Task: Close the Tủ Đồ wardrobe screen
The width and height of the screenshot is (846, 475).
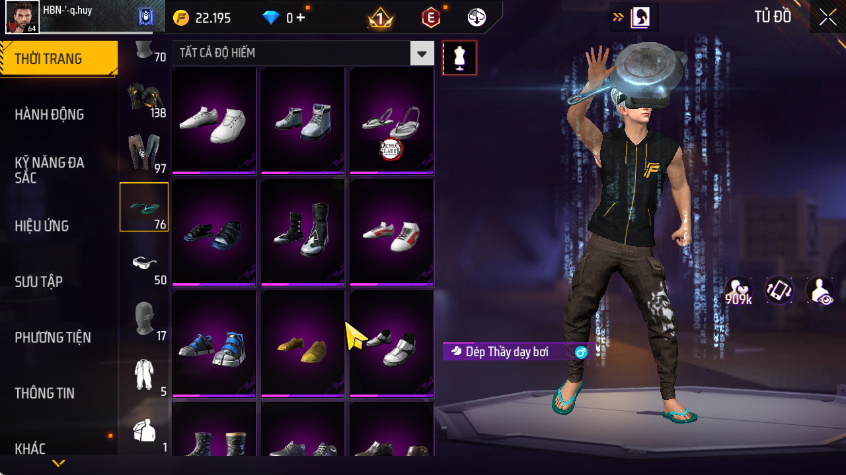Action: 827,17
